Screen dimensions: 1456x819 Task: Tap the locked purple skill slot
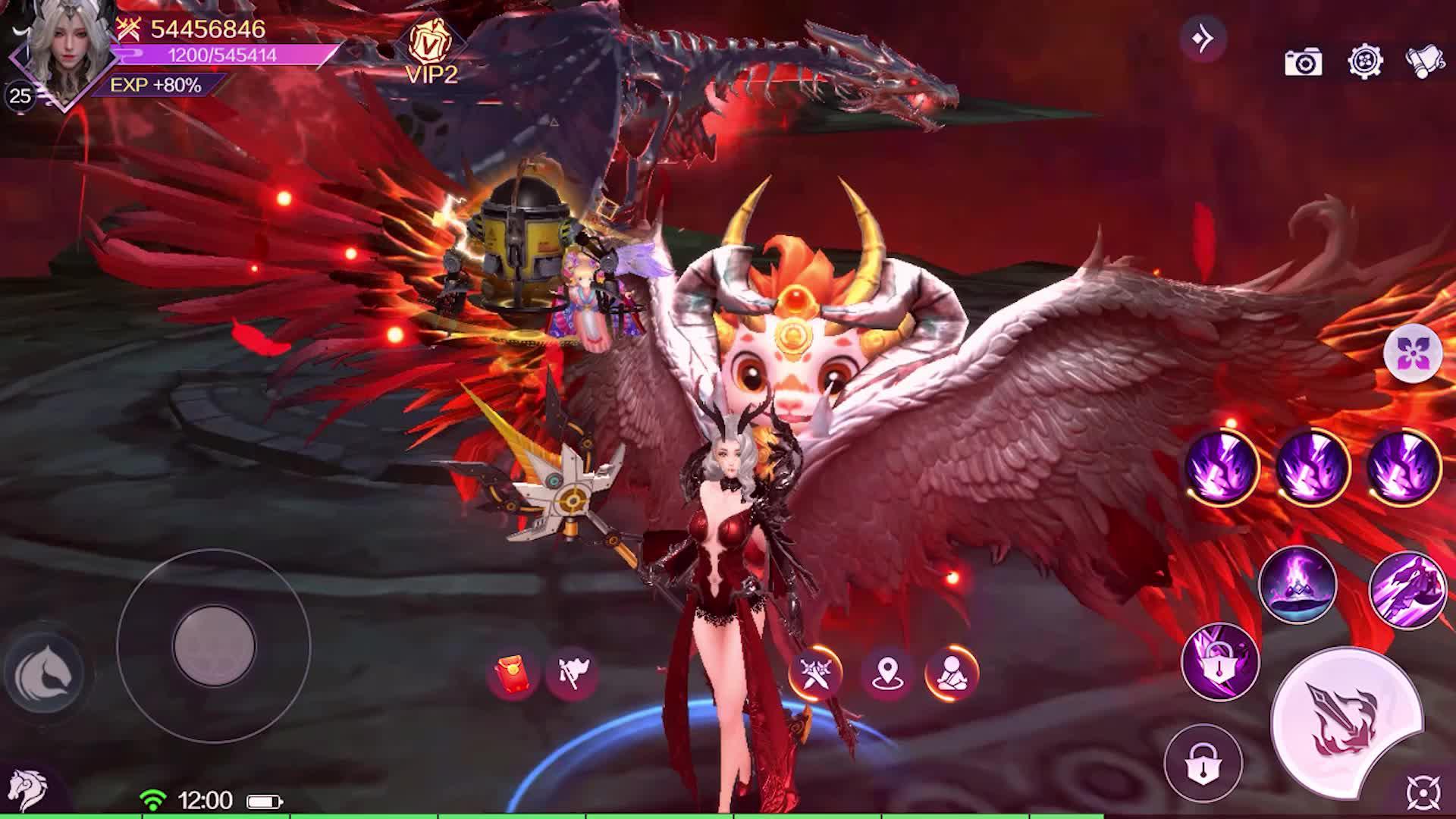1219,662
